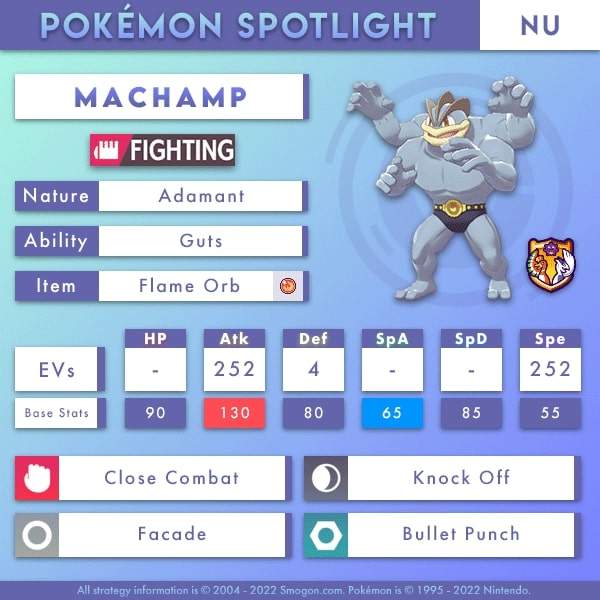
Task: Select the Atk EV box showing 252
Action: coord(234,371)
